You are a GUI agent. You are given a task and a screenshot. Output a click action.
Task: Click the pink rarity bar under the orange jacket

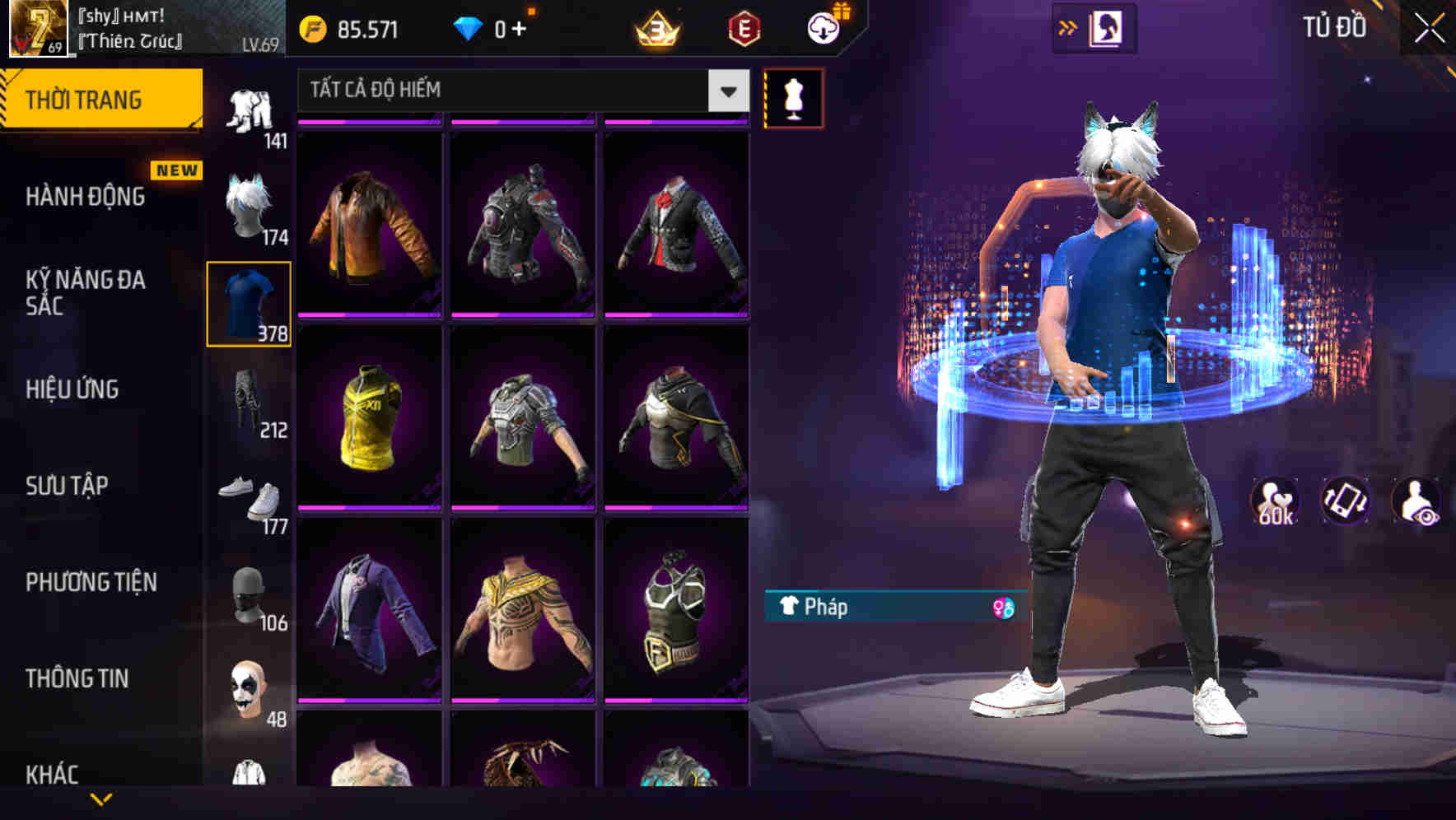click(368, 315)
